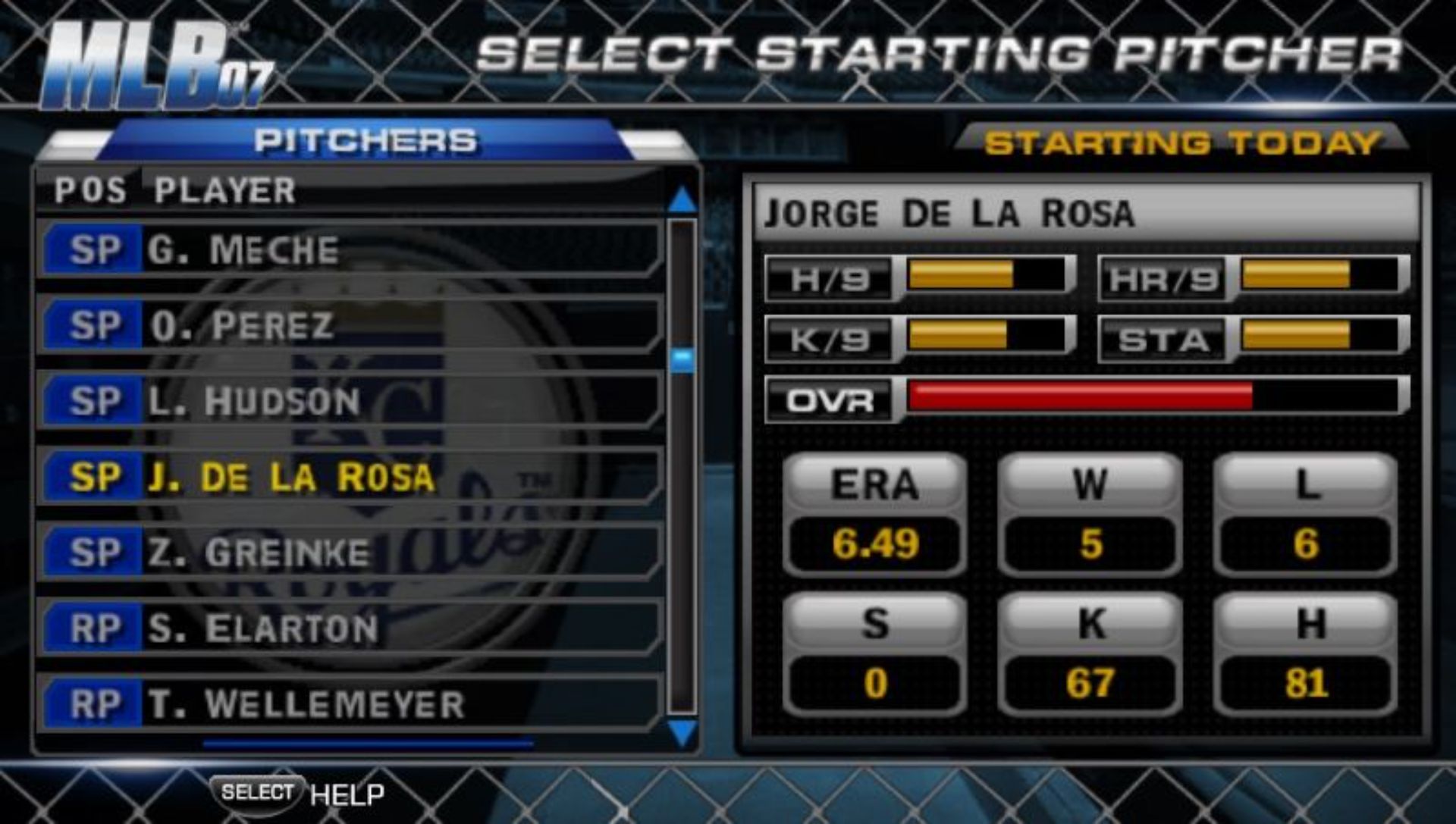Viewport: 1456px width, 824px height.
Task: Click the blue scrollbar thumb
Action: (682, 359)
